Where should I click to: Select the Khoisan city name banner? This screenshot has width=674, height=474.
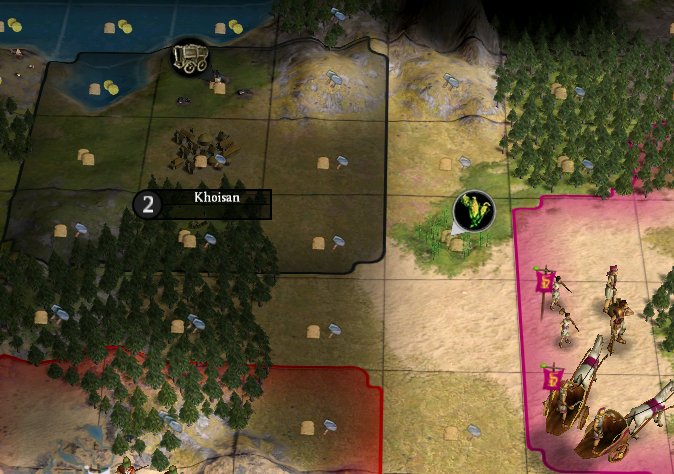[216, 203]
